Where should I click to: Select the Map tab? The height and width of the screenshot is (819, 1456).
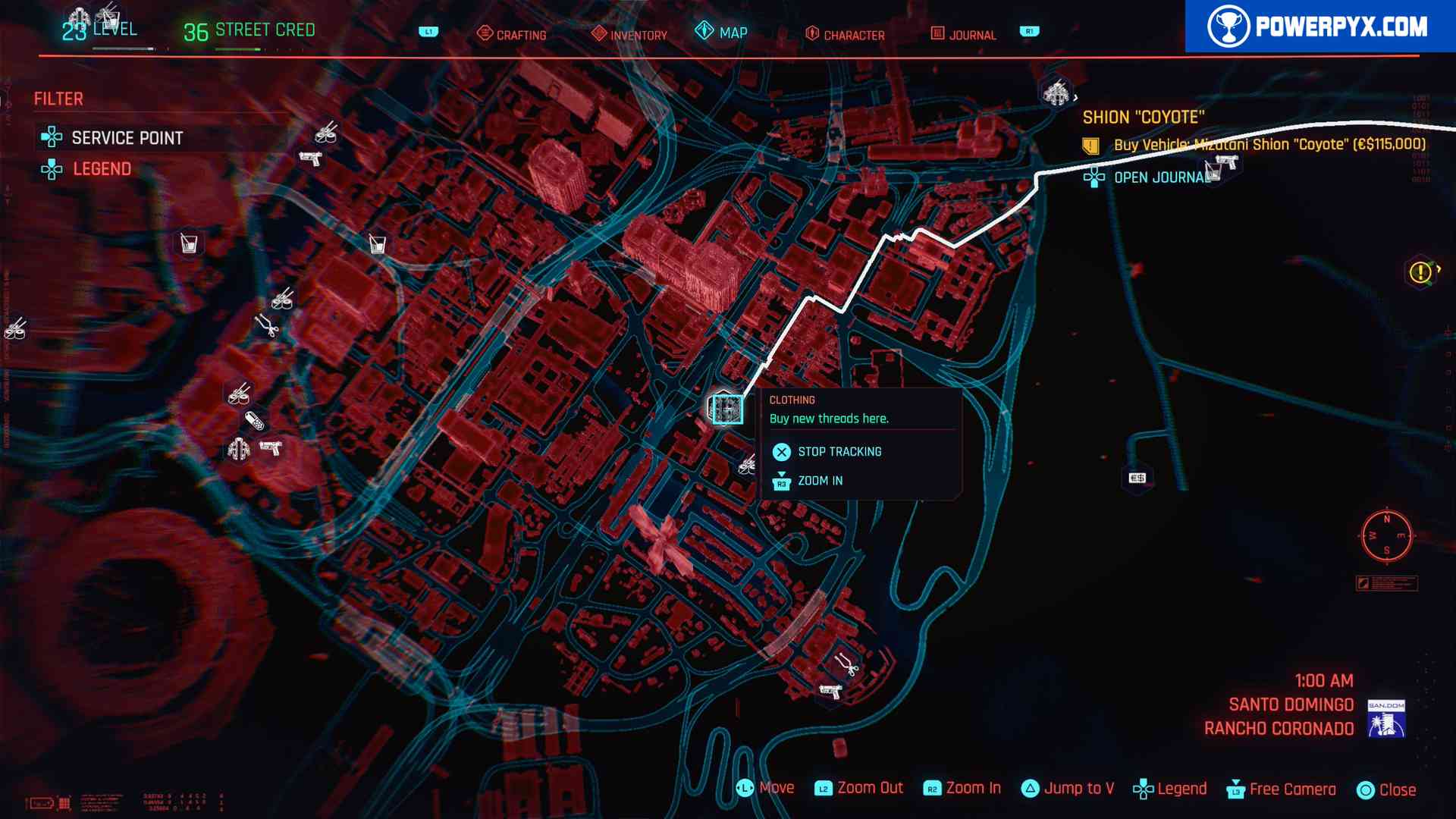click(722, 33)
